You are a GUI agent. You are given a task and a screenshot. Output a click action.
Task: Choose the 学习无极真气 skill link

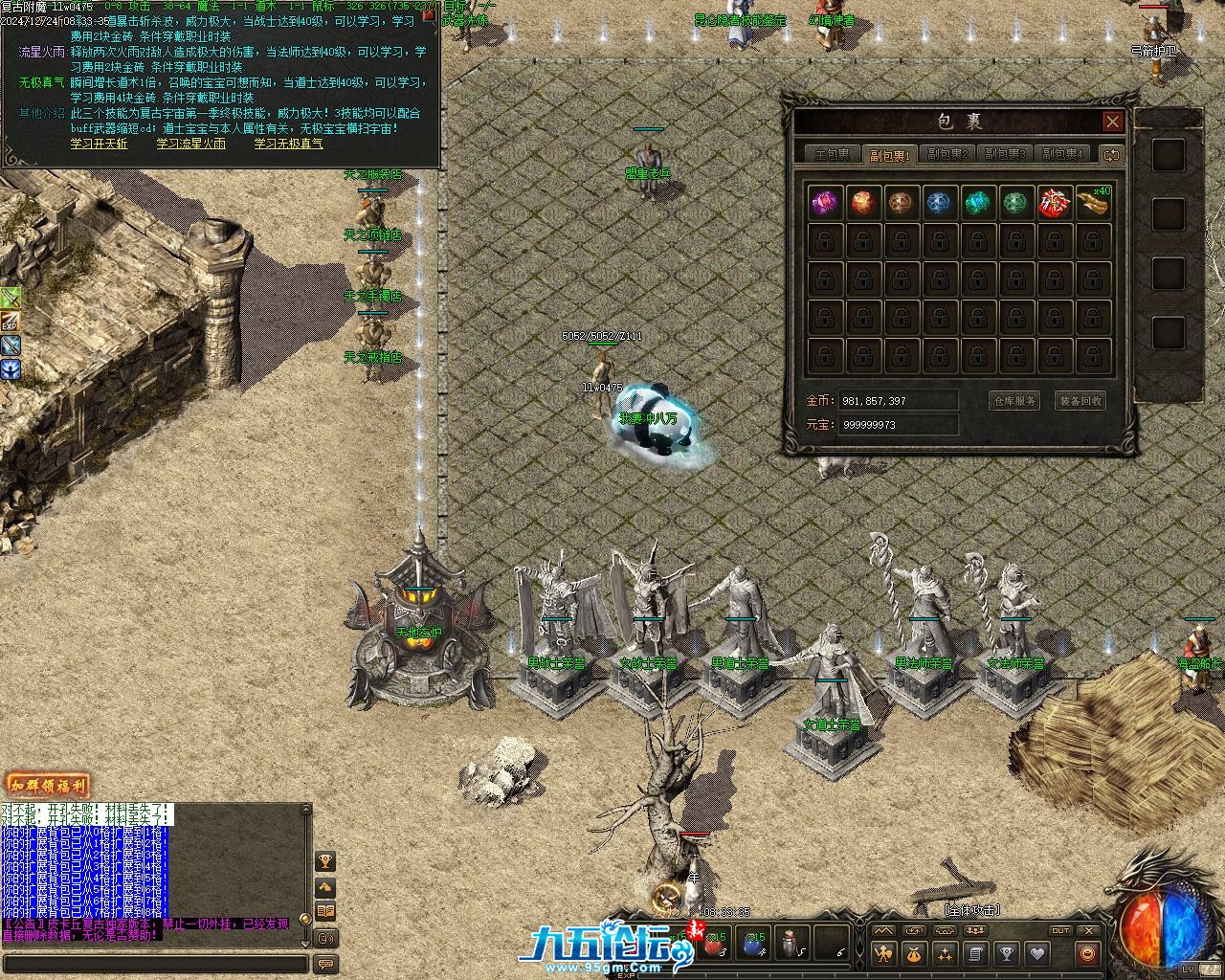[288, 144]
